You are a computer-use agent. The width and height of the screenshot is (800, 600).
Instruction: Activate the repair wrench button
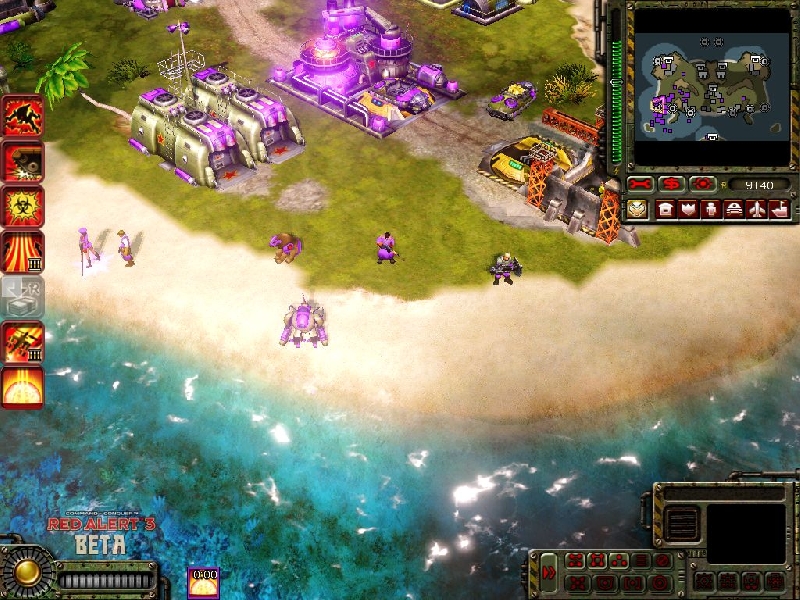point(641,185)
